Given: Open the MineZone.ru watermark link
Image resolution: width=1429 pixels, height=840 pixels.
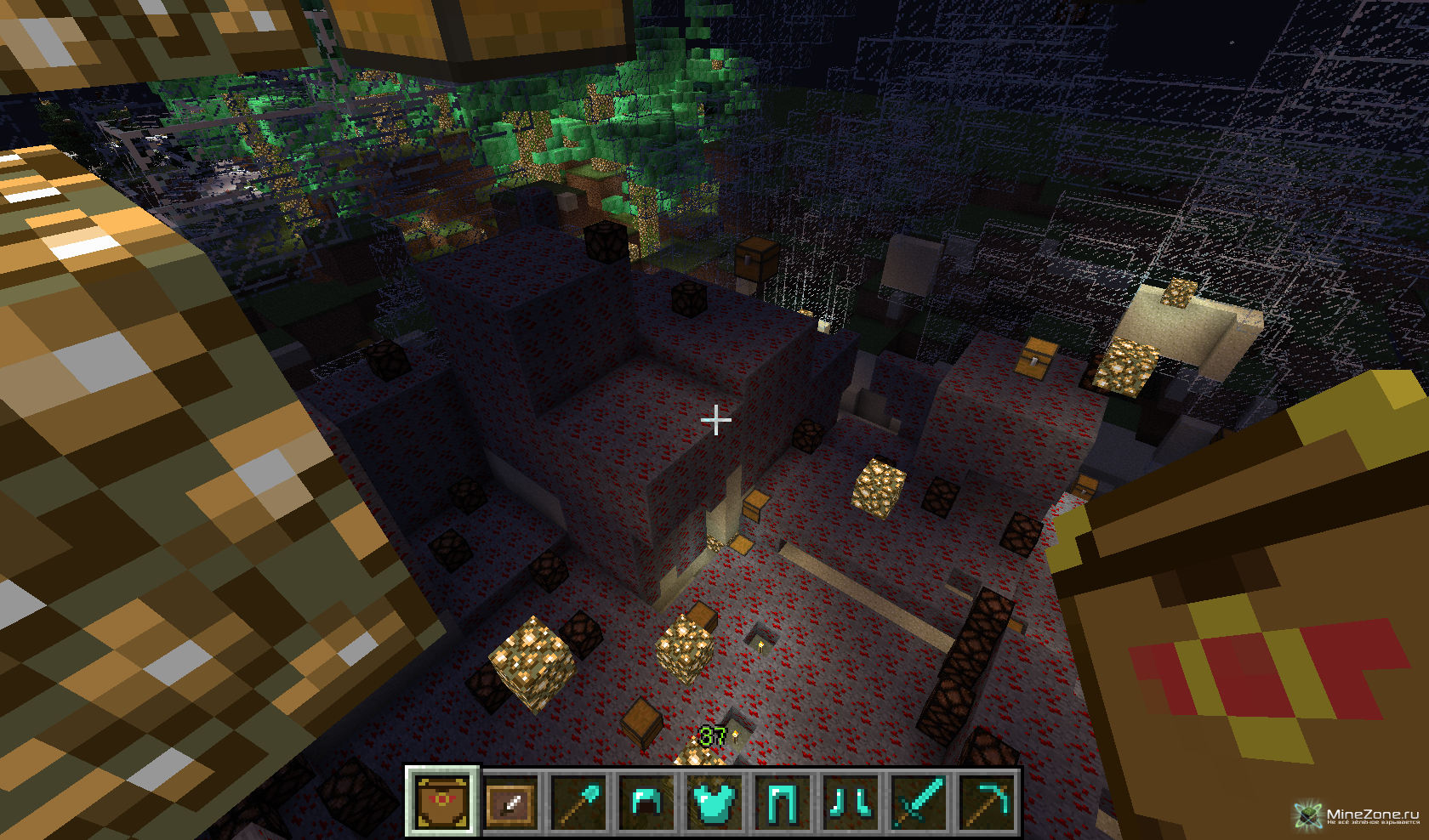Looking at the screenshot, I should point(1359,815).
